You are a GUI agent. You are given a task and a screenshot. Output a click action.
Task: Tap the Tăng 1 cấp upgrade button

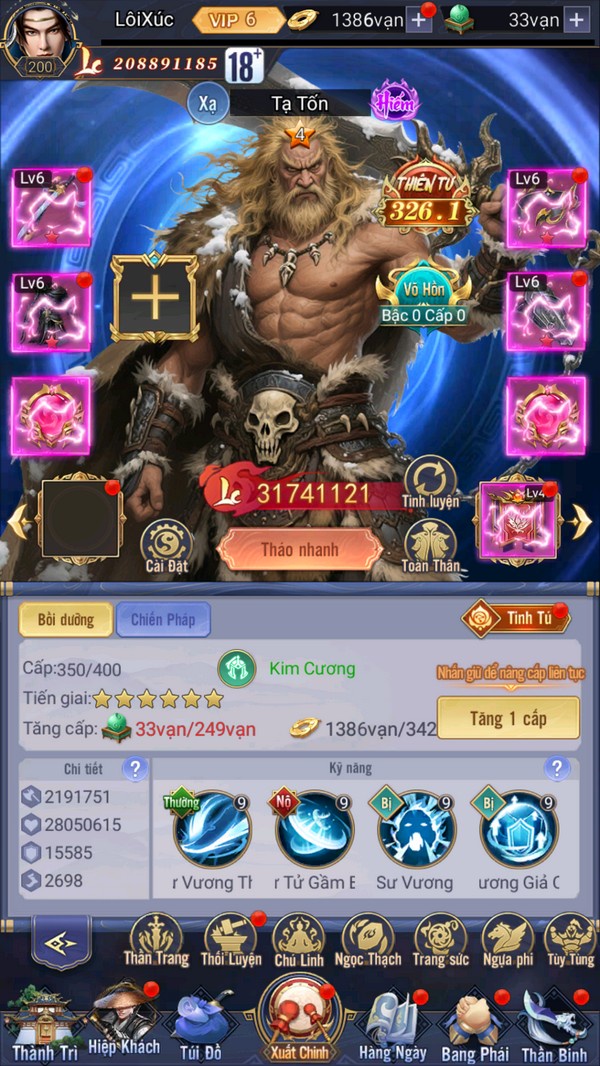[x=508, y=718]
